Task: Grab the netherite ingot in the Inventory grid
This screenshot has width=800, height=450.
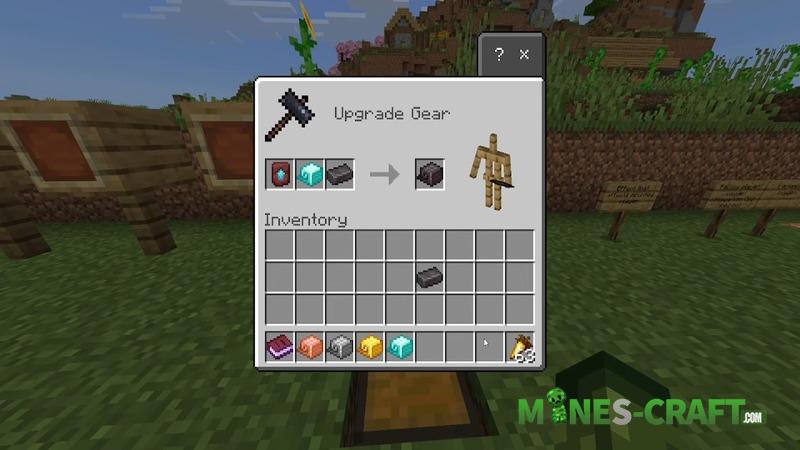Action: (x=430, y=277)
